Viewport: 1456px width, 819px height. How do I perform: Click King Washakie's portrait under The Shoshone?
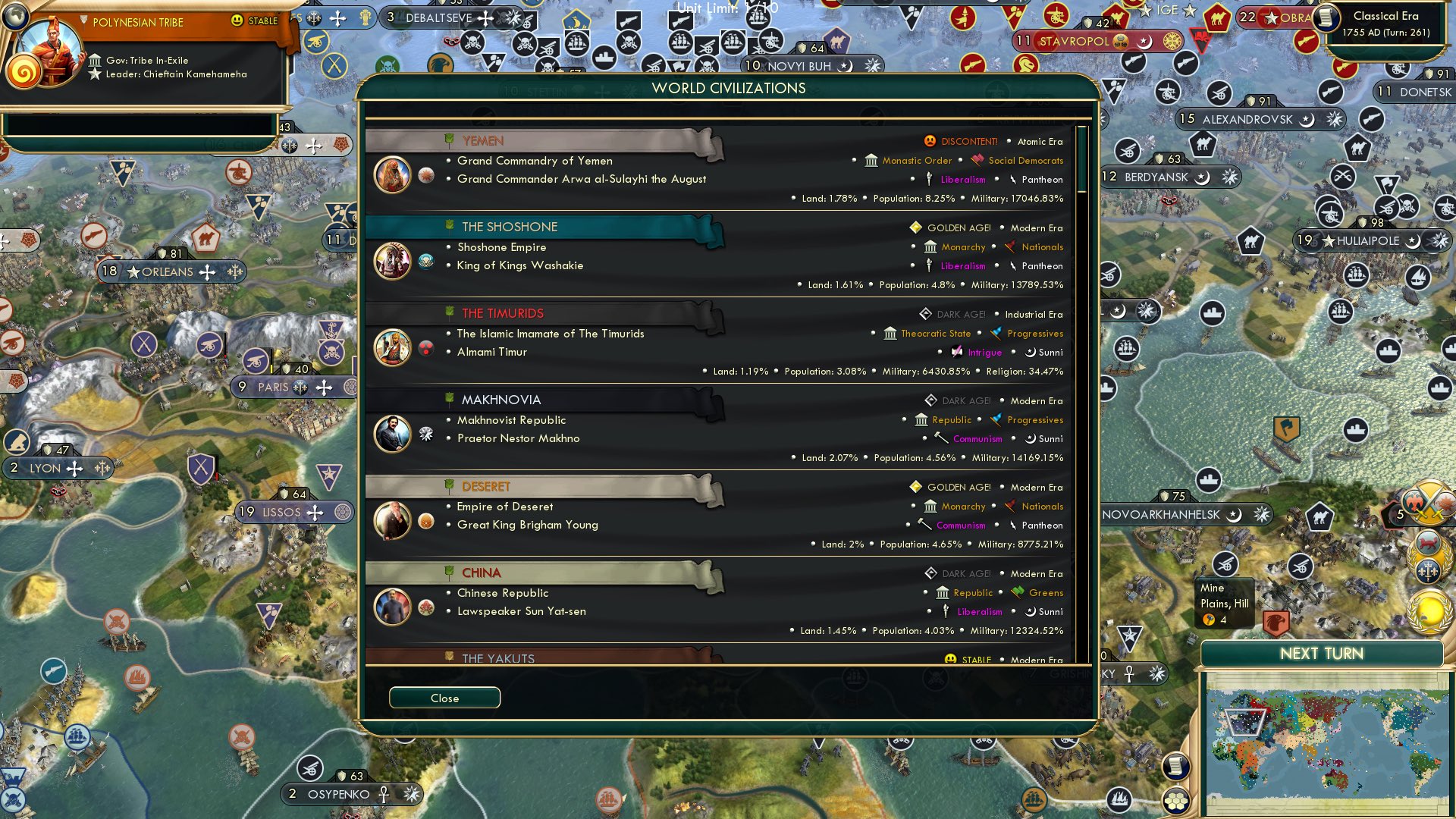pyautogui.click(x=393, y=261)
